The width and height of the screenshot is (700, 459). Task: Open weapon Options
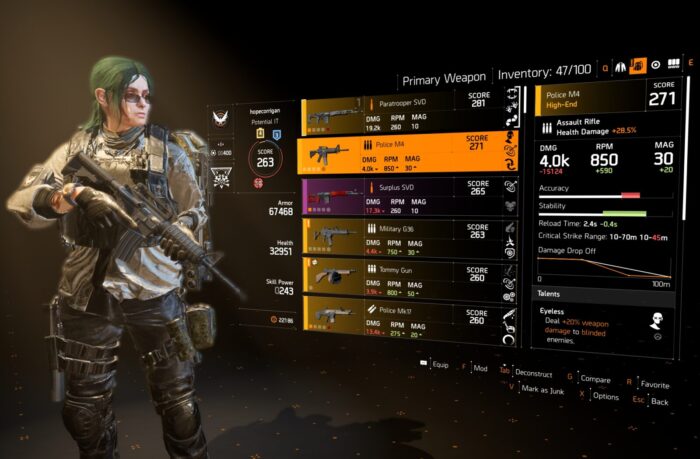(604, 396)
